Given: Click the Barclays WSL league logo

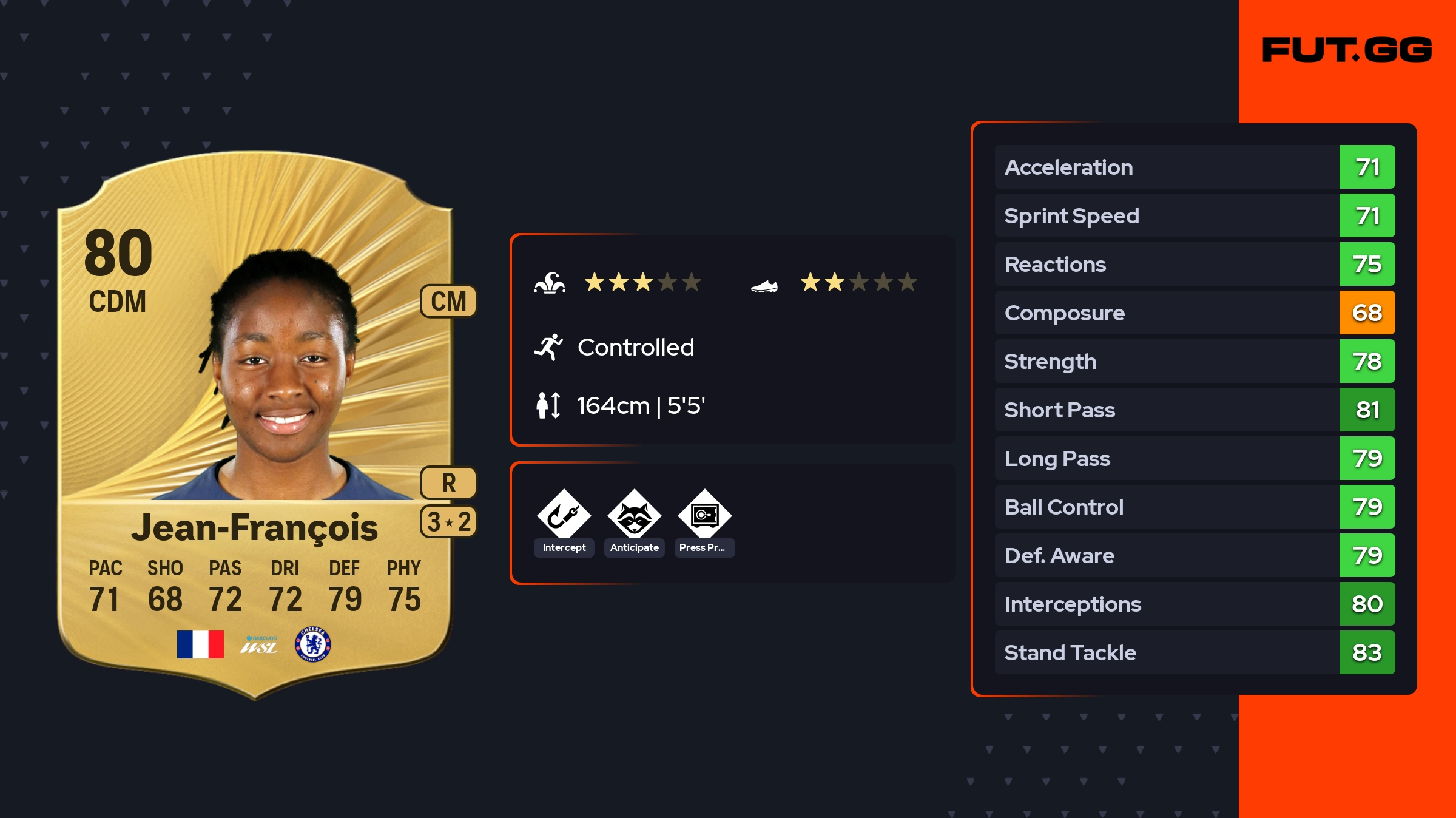Looking at the screenshot, I should tap(259, 644).
